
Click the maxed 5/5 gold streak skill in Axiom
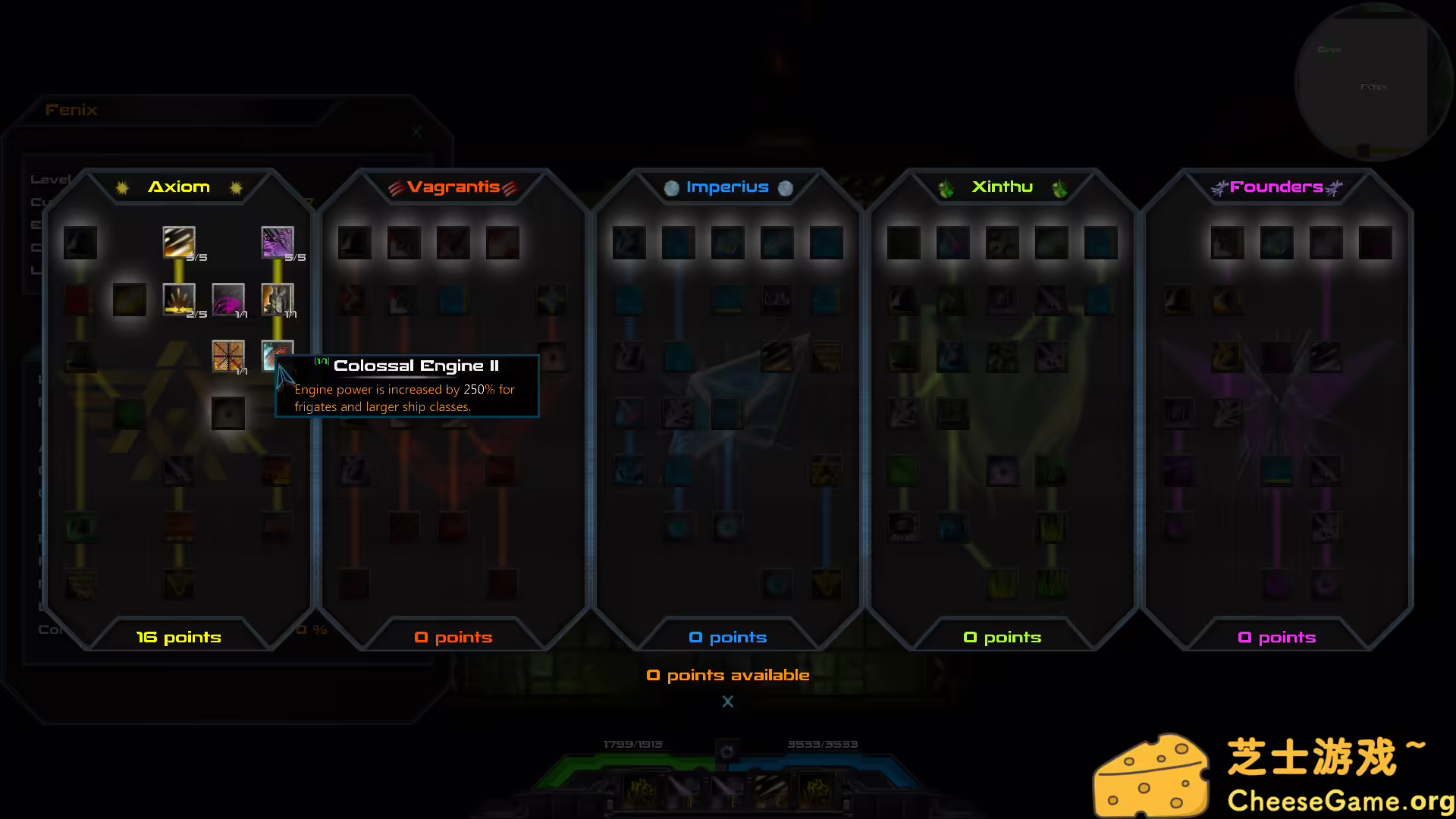pyautogui.click(x=178, y=243)
